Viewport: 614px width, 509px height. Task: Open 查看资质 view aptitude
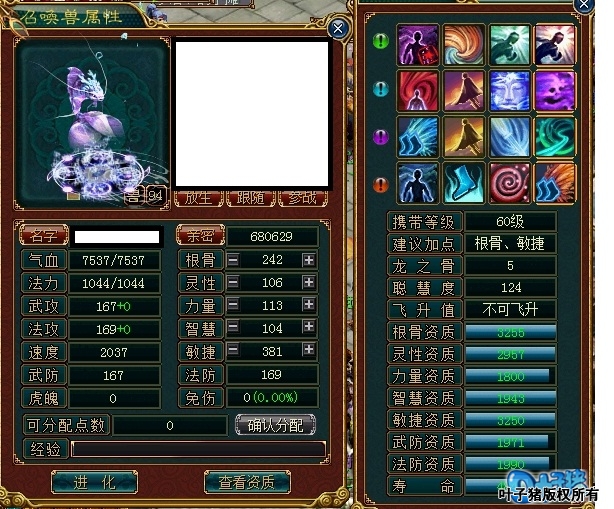[253, 482]
